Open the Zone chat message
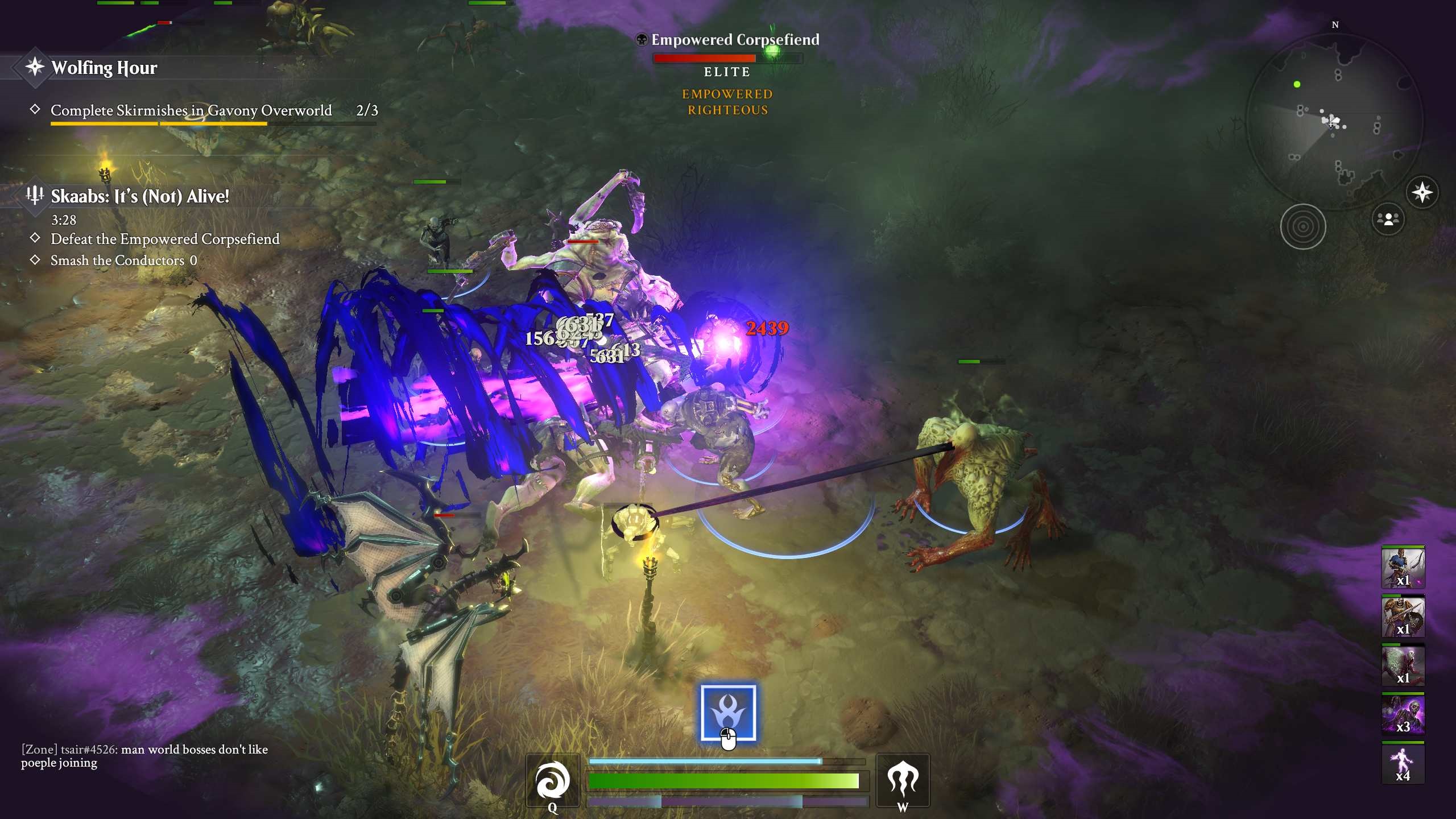This screenshot has height=819, width=1456. coord(144,756)
